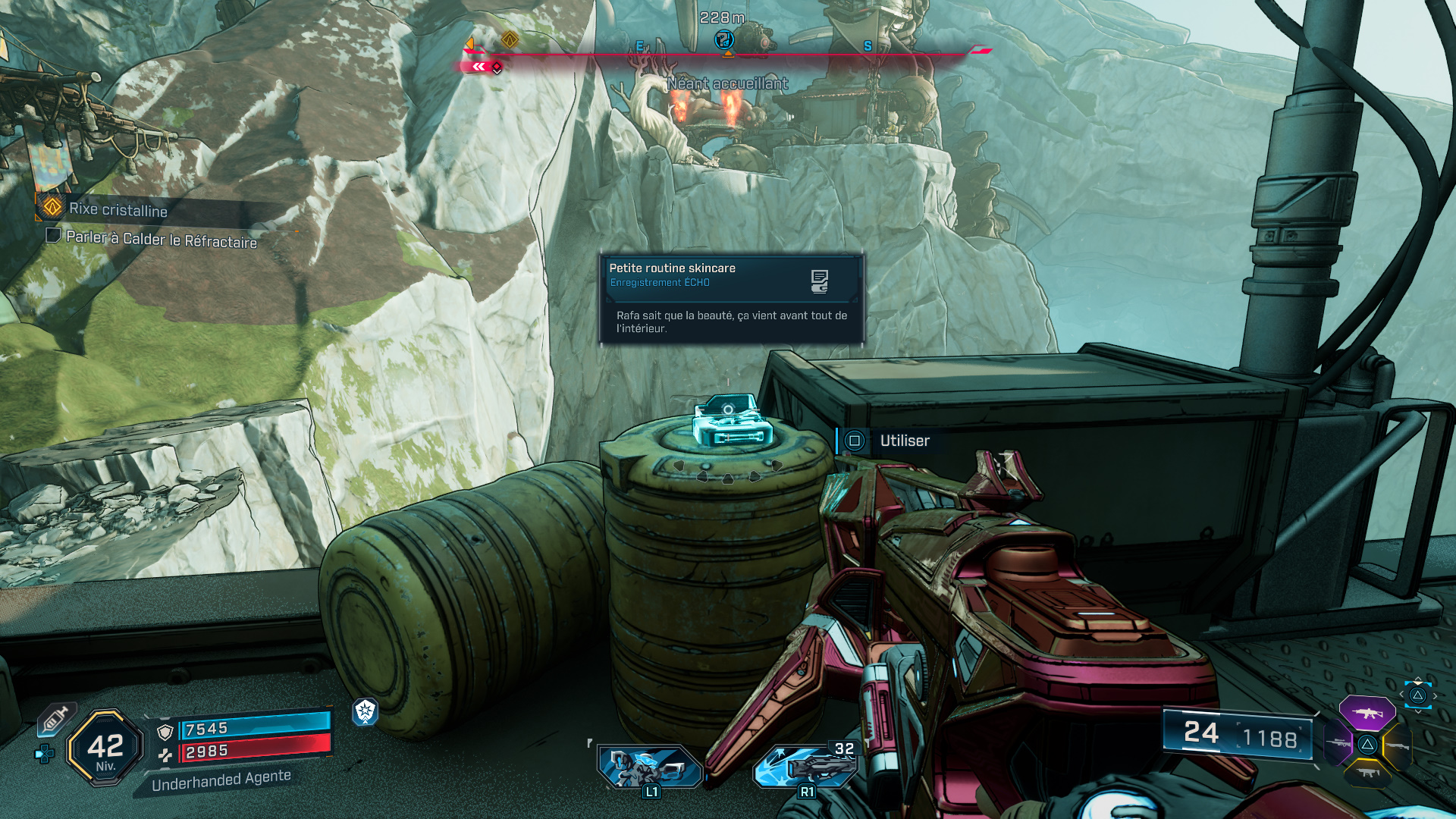Click the right arrow of the equipment selector
This screenshot has width=1456, height=819.
click(x=1436, y=695)
